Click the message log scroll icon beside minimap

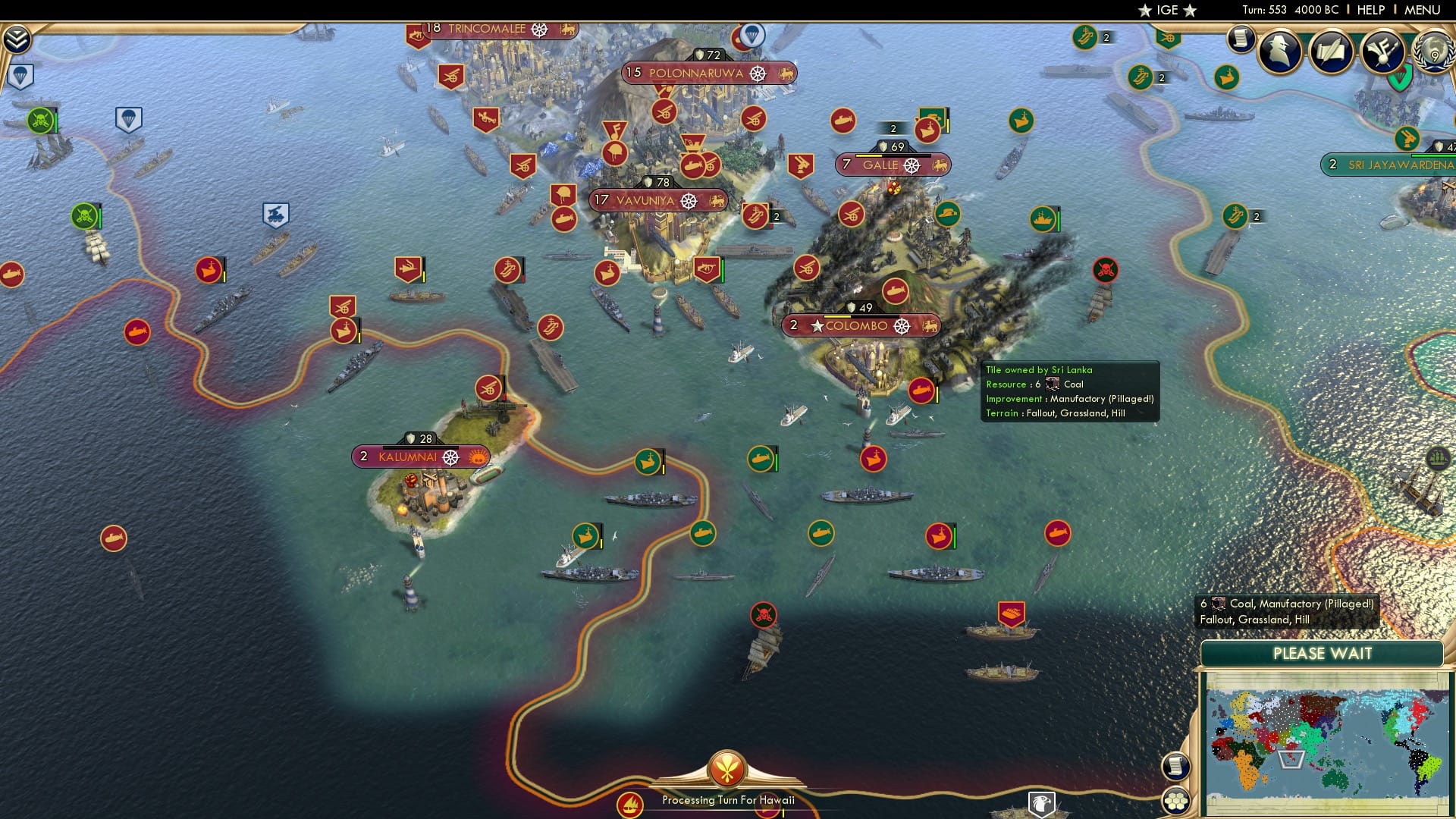click(1176, 767)
